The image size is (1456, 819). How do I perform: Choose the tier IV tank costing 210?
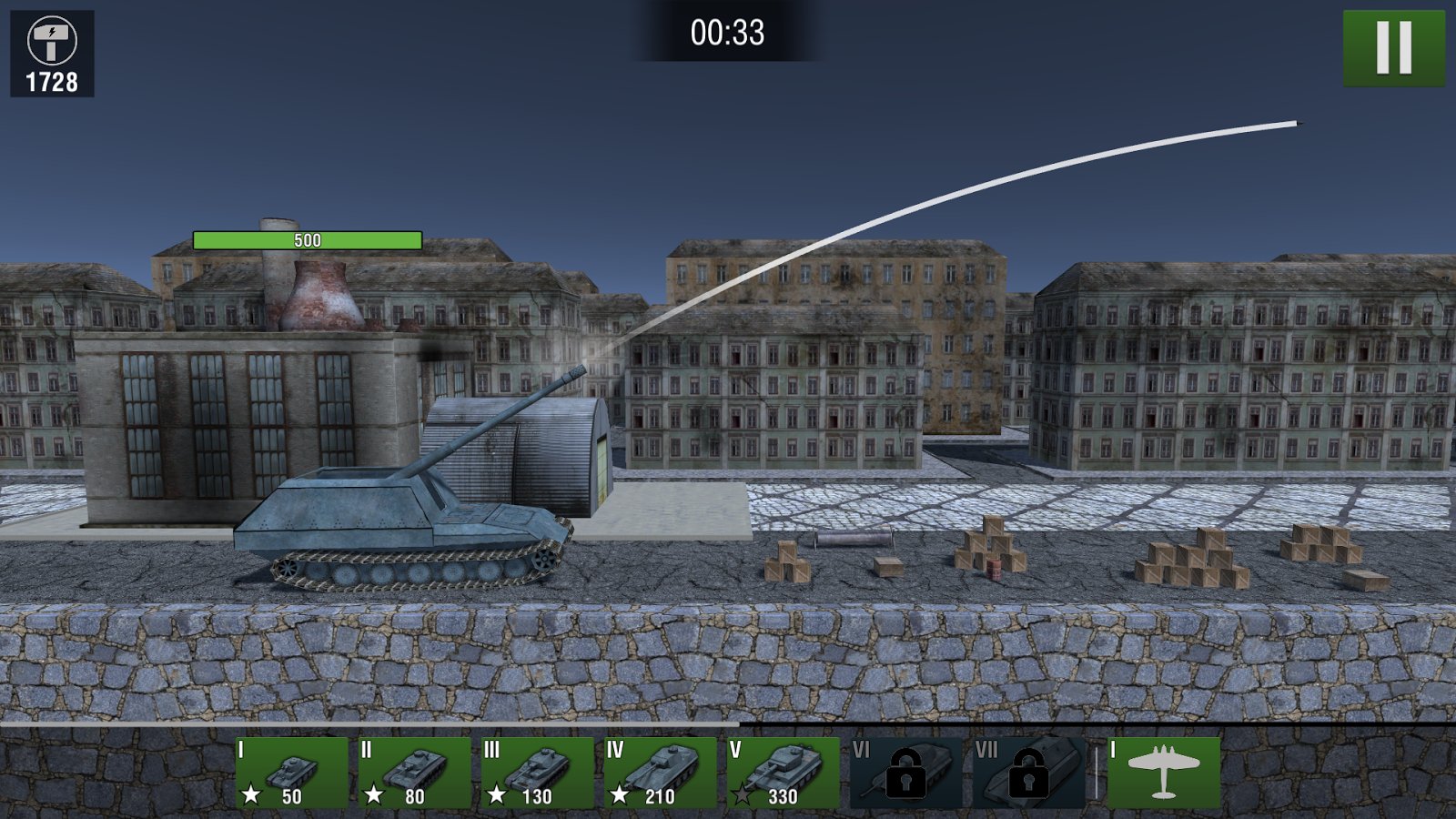660,773
